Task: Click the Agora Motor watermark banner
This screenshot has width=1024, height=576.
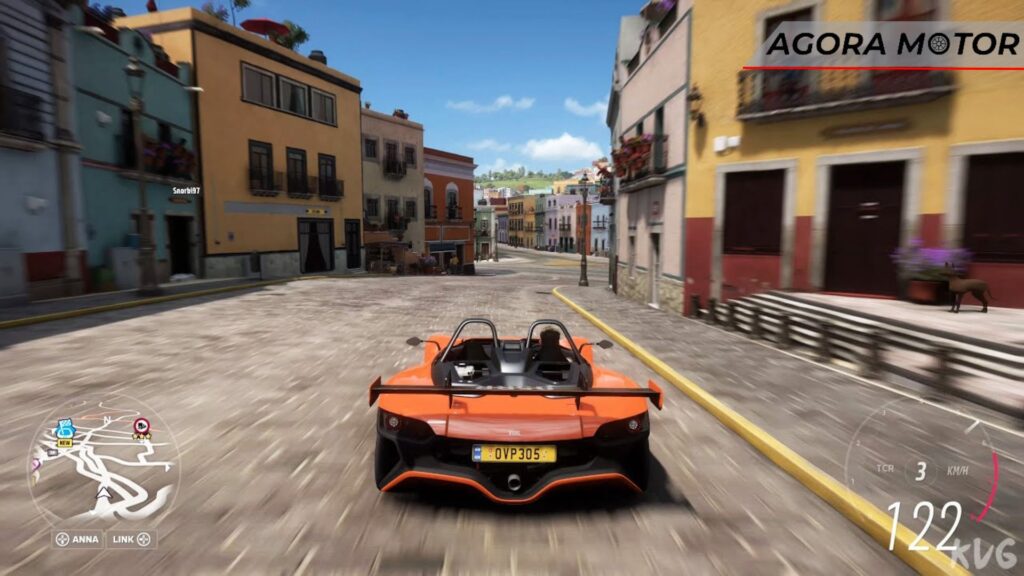Action: pyautogui.click(x=893, y=45)
